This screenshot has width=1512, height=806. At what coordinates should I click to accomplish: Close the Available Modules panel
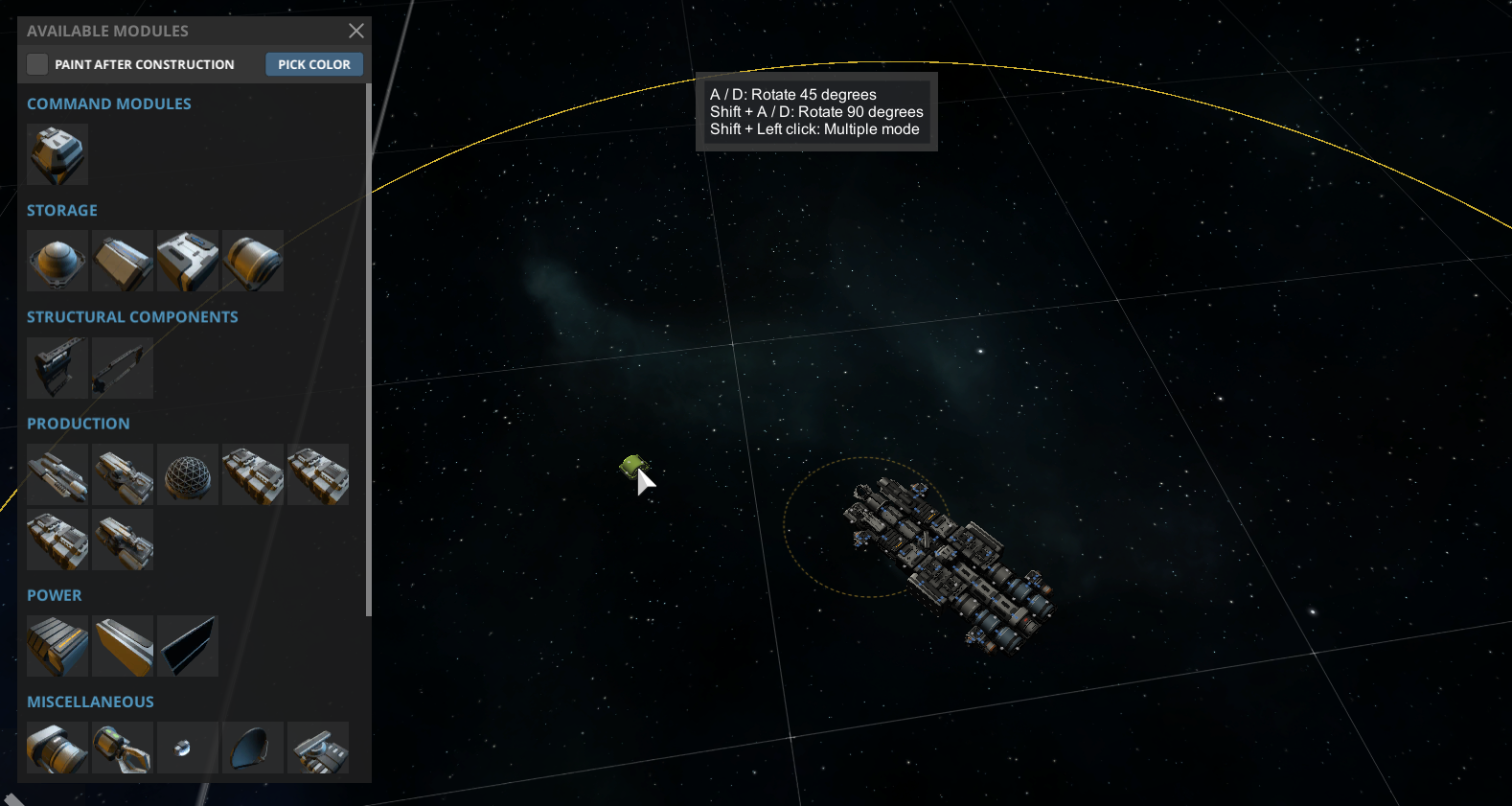coord(356,31)
